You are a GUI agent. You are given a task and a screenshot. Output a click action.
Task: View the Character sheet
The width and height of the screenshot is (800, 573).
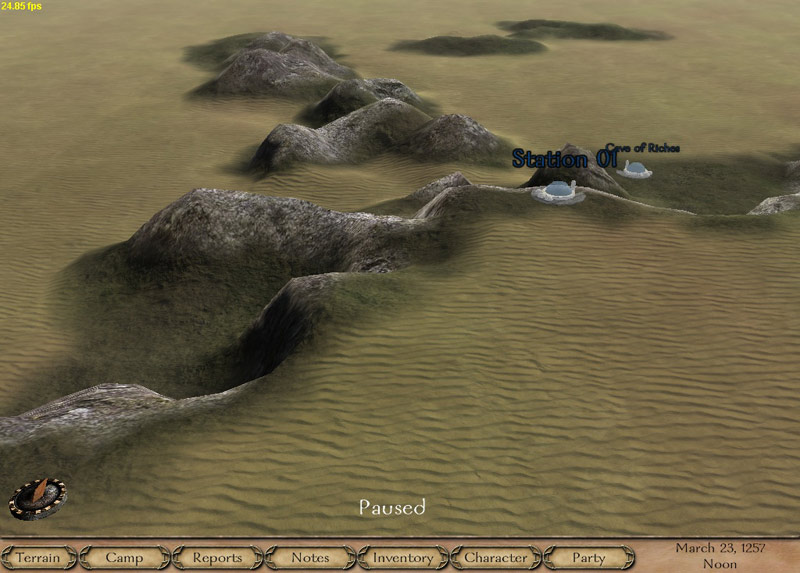[496, 558]
